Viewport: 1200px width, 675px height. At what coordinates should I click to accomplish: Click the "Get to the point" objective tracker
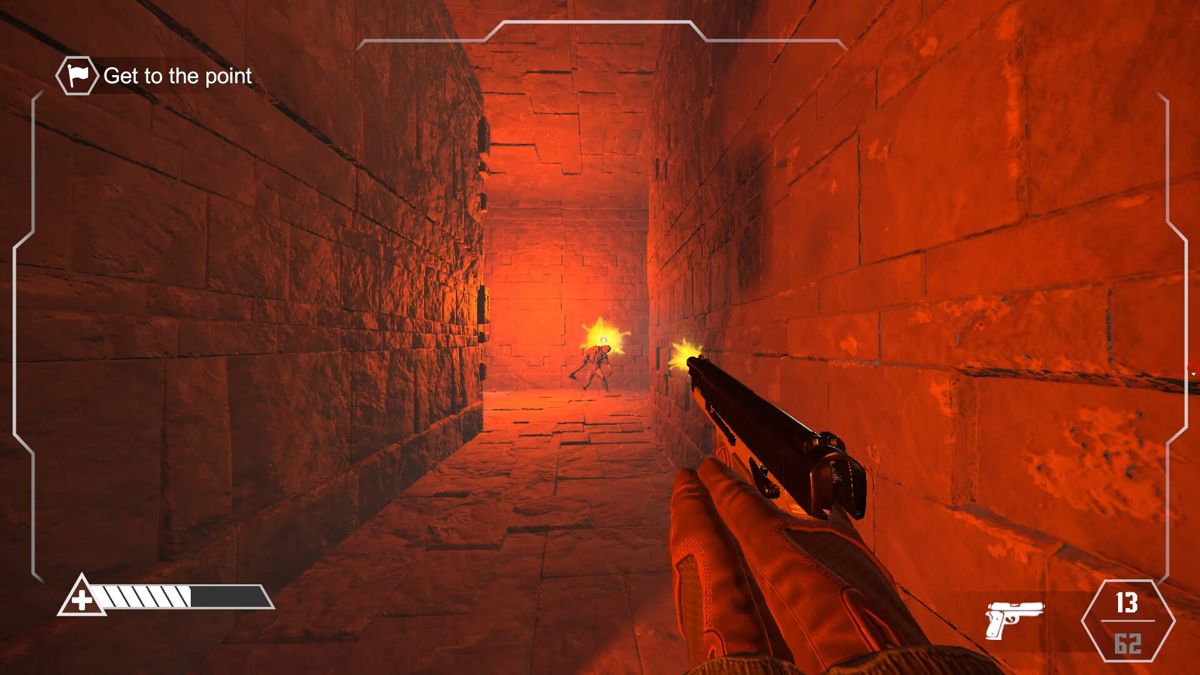(x=156, y=76)
